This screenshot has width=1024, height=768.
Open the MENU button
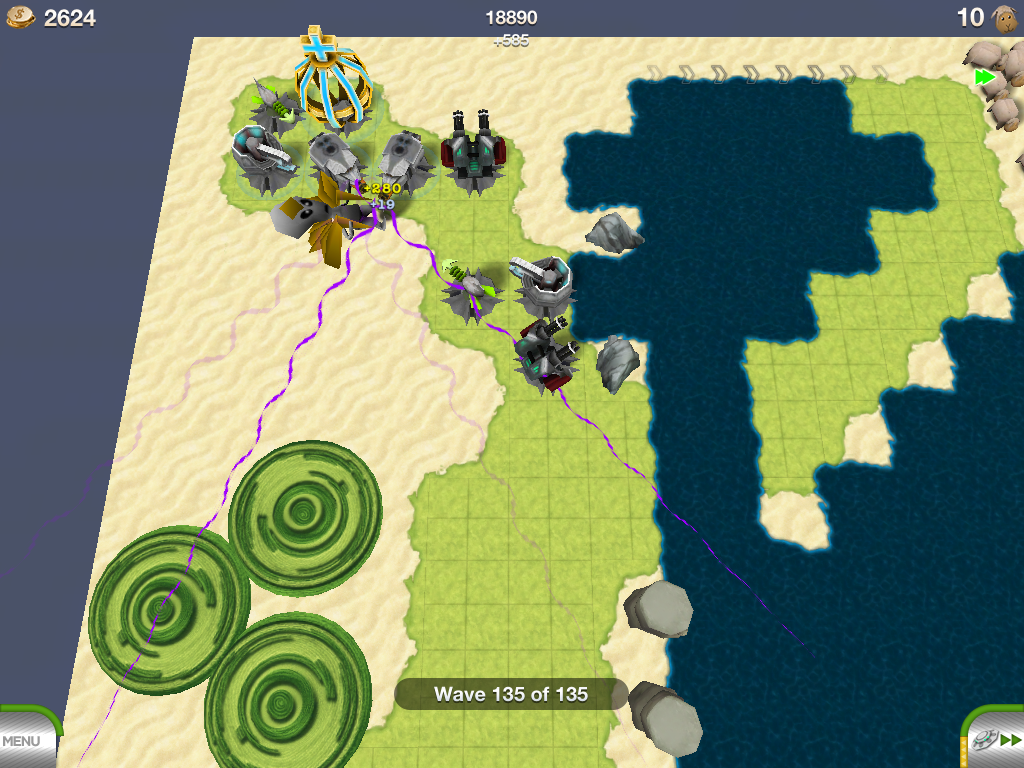22,741
